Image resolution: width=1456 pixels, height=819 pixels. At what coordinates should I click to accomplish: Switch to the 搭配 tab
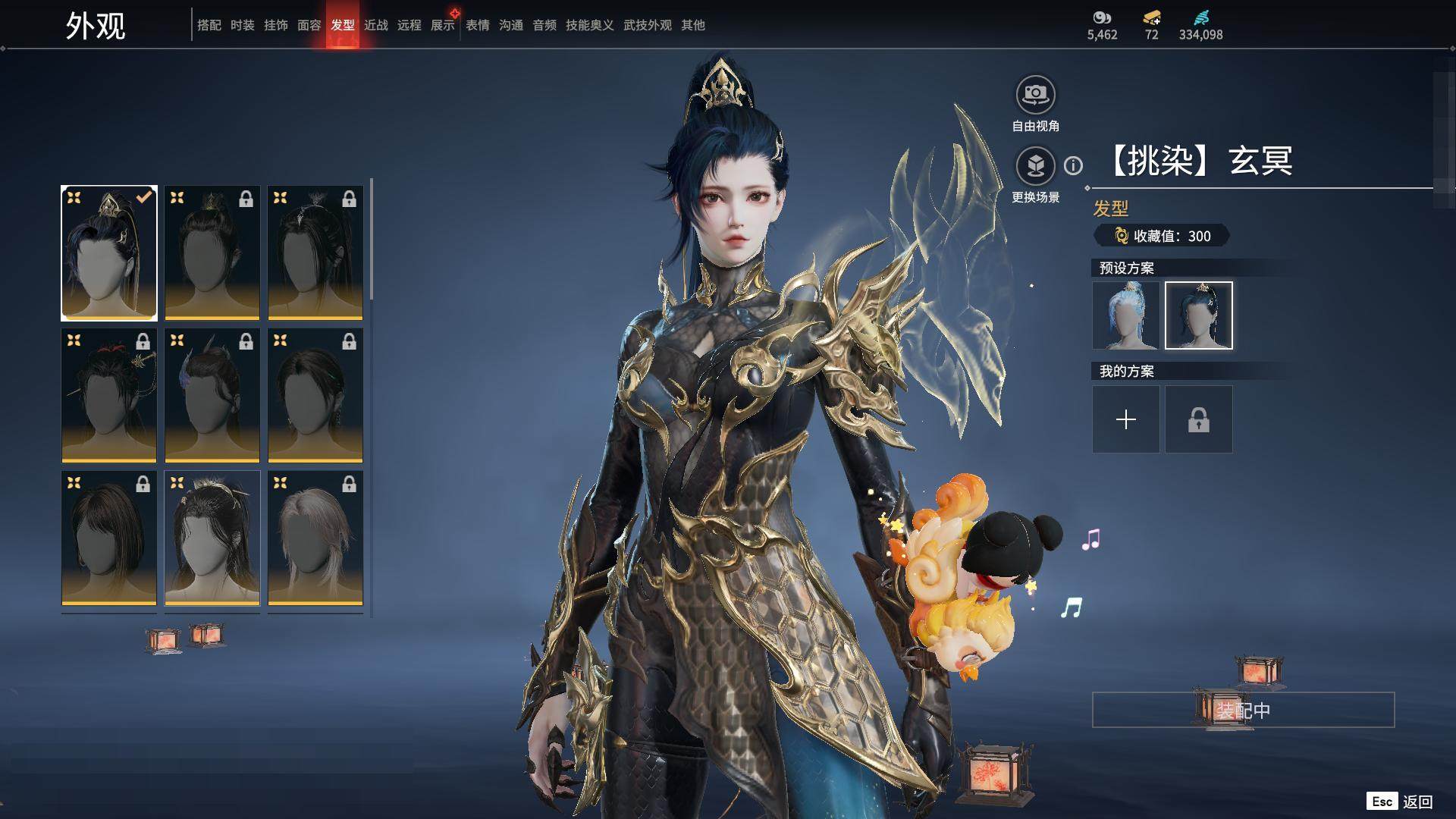click(x=209, y=25)
